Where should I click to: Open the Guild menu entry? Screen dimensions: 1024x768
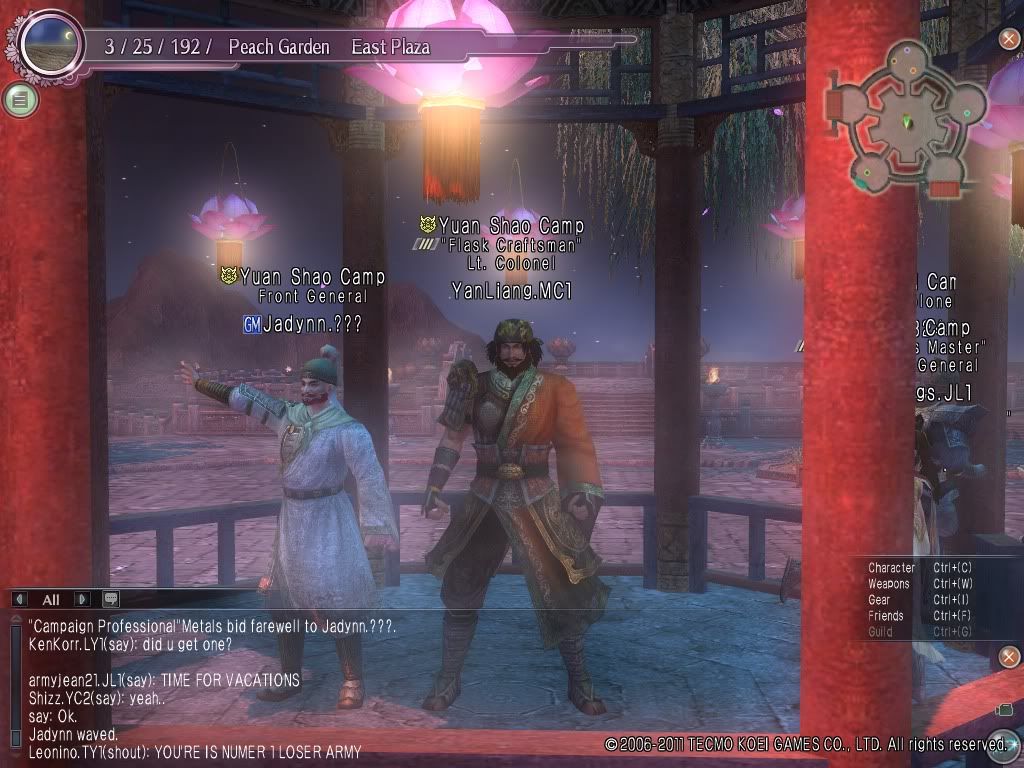pos(880,632)
